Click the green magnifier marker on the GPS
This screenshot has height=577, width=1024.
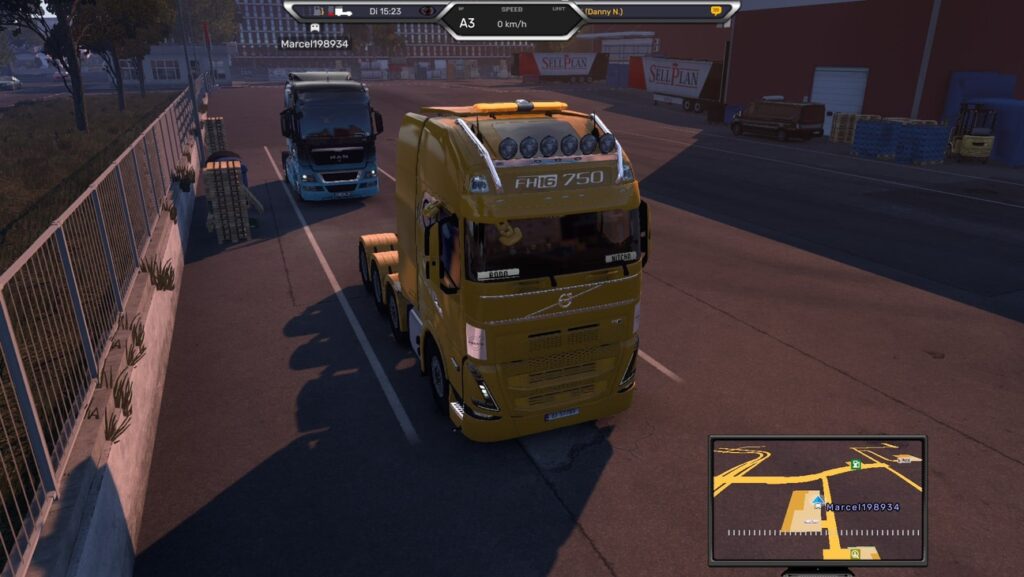(x=854, y=552)
